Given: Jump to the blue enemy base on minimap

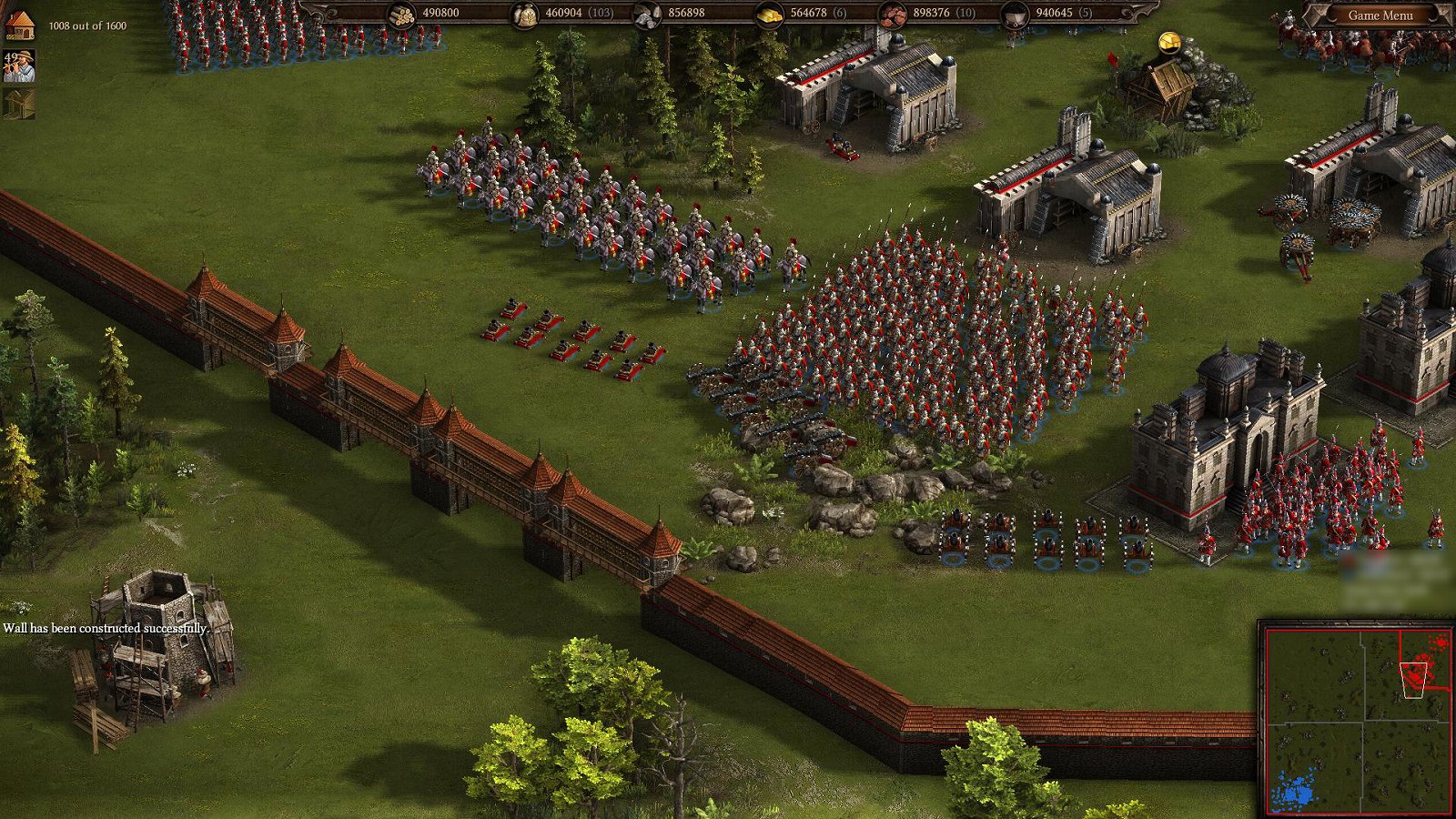Looking at the screenshot, I should 1298,790.
